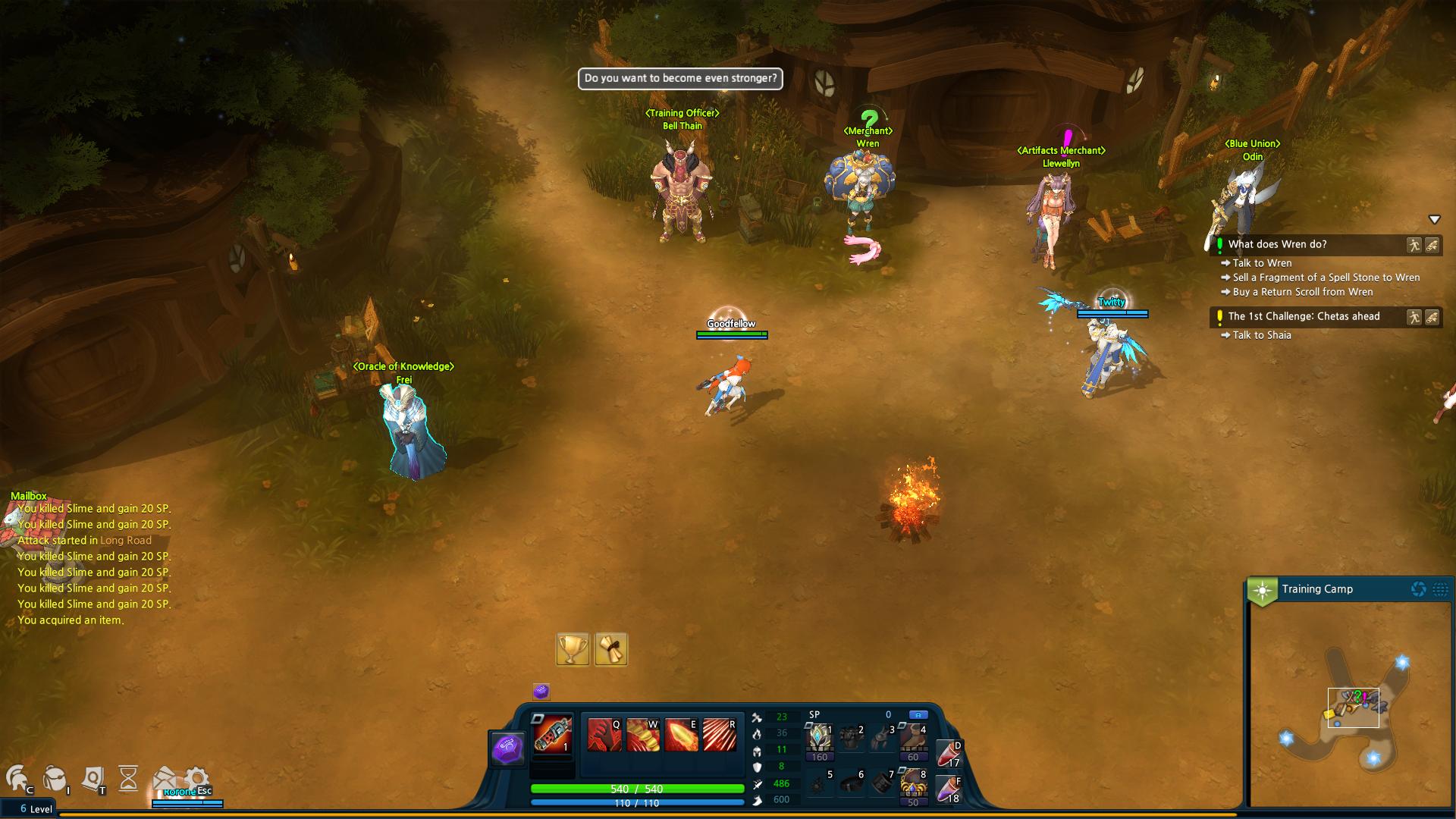Open the inventory bag icon
Viewport: 1456px width, 819px height.
pos(55,778)
